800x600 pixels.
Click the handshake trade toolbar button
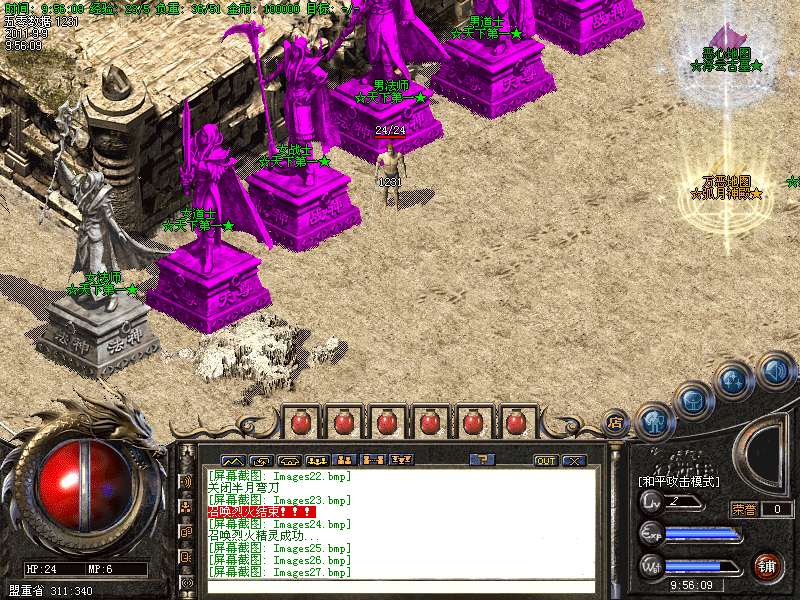click(261, 461)
